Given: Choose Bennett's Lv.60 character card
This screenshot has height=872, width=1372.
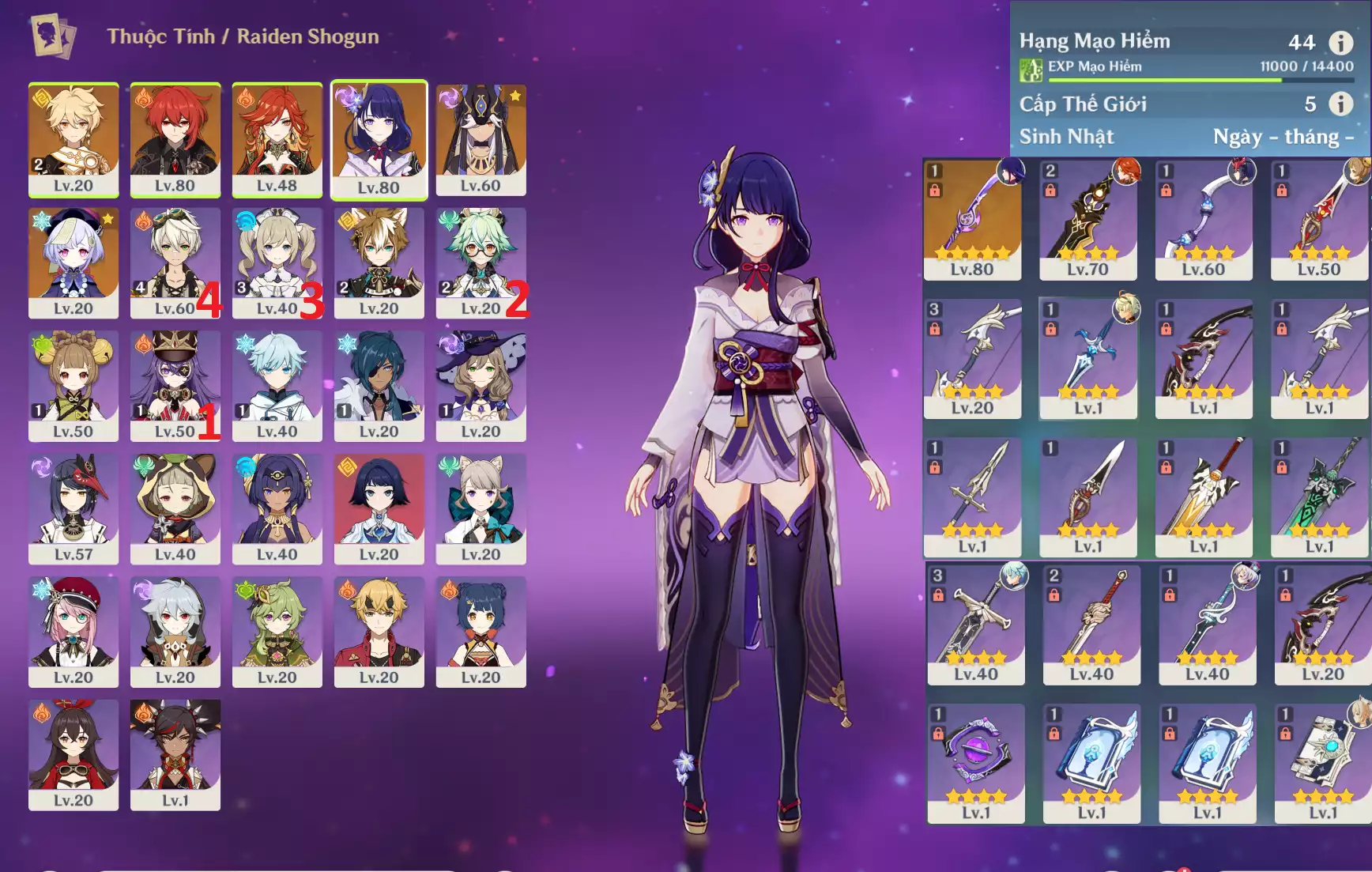Looking at the screenshot, I should click(175, 262).
